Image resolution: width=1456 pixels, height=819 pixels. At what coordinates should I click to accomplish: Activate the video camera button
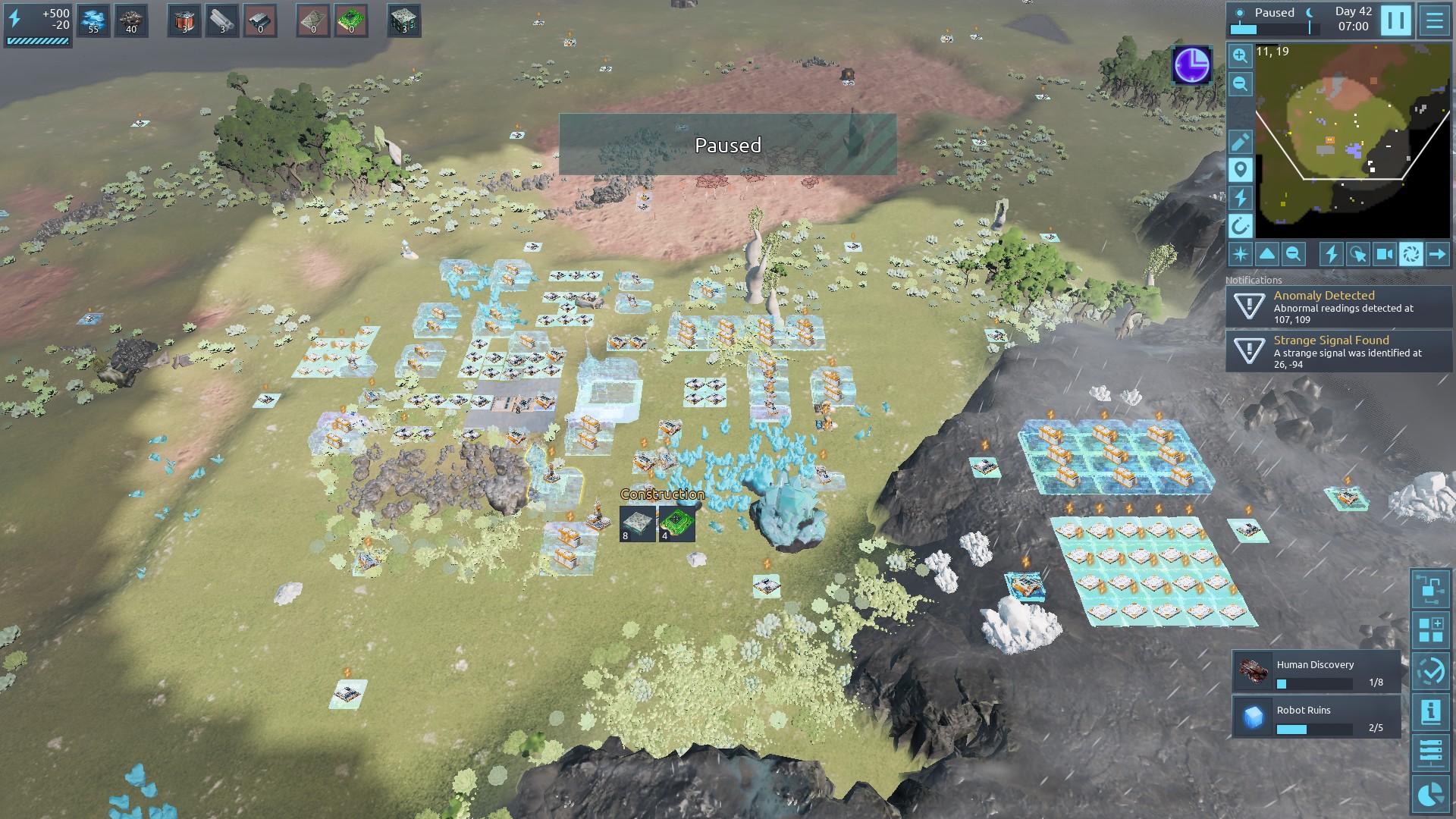coord(1385,255)
